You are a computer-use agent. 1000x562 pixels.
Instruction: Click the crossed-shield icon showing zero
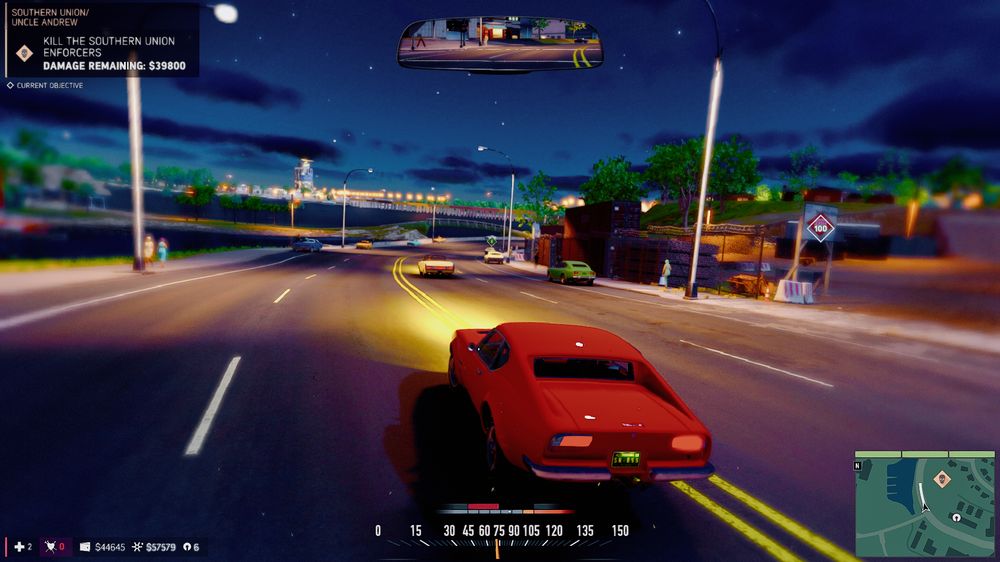pyautogui.click(x=48, y=547)
